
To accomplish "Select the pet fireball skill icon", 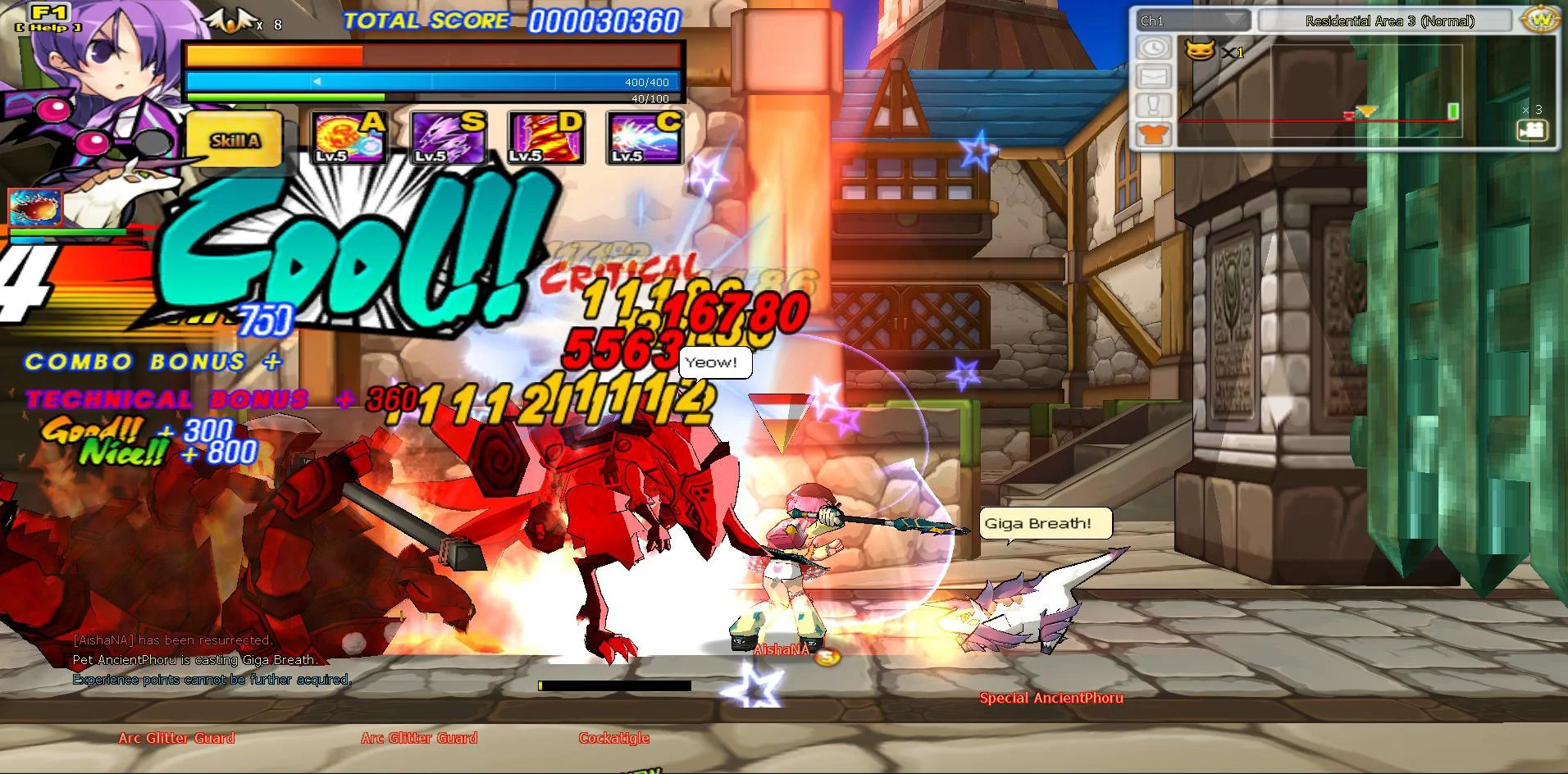I will [x=34, y=207].
